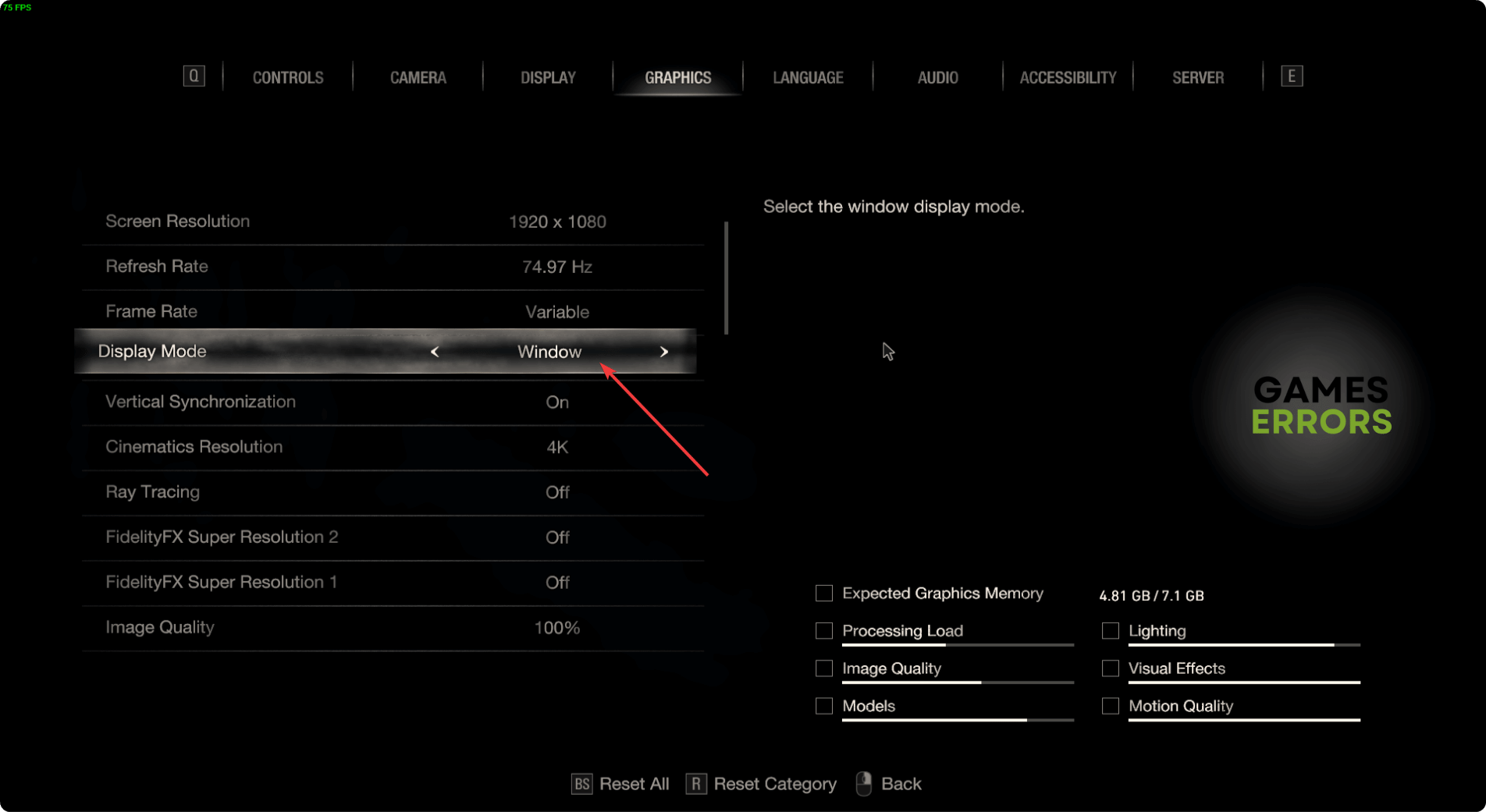
Task: Click the Back button
Action: [901, 784]
